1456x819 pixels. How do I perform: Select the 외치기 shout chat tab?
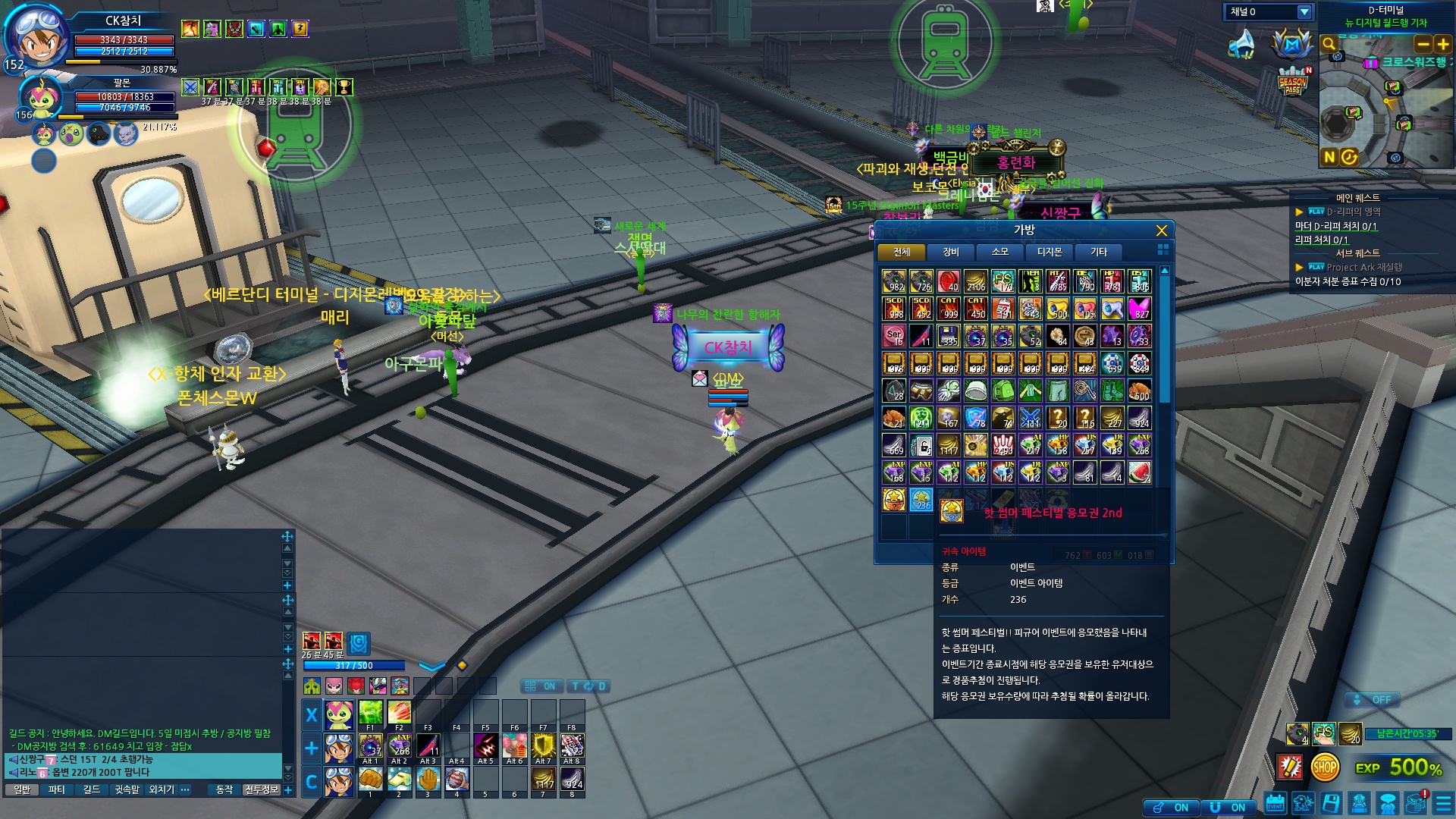162,789
